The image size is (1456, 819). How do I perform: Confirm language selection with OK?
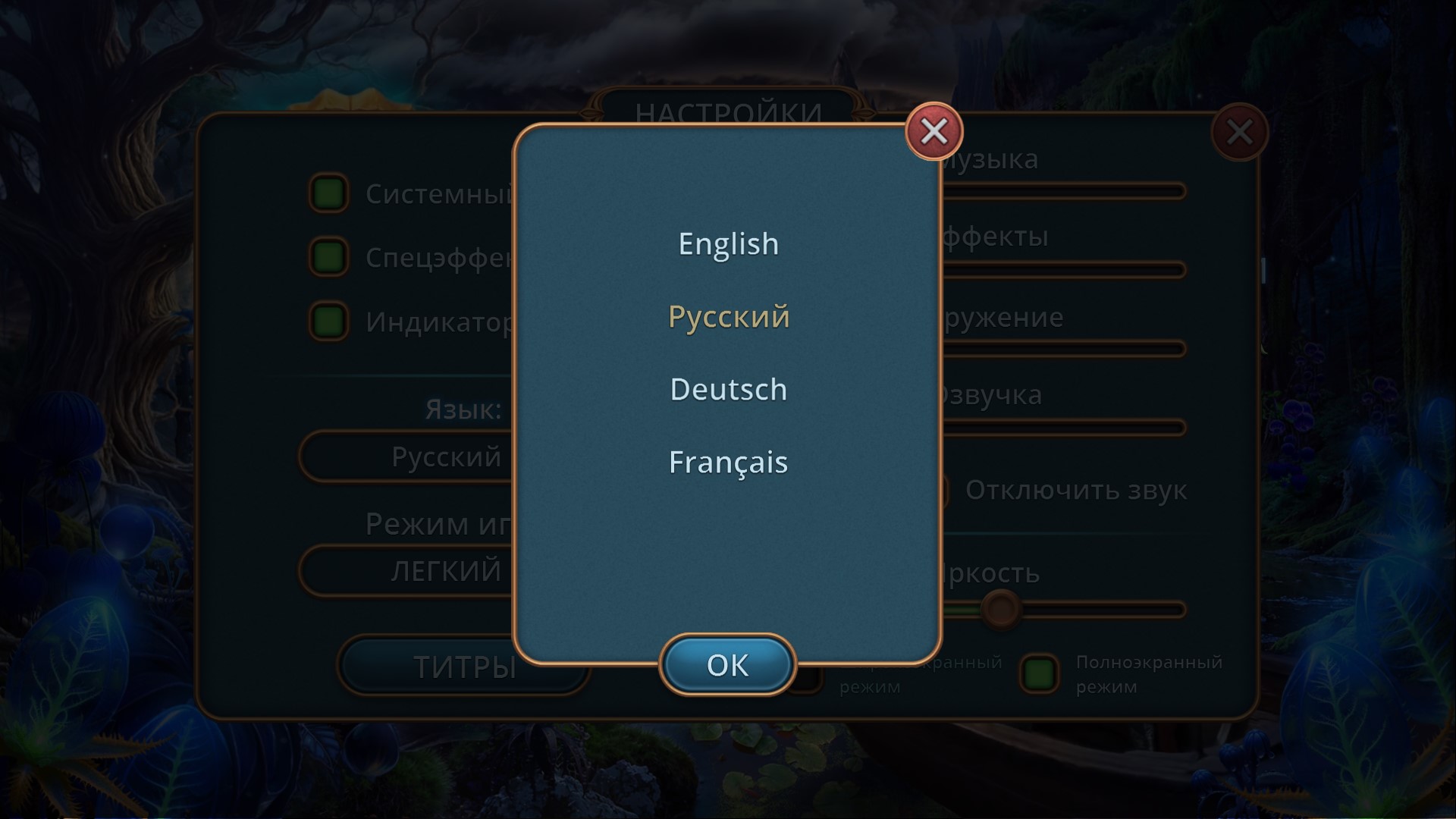click(x=727, y=665)
